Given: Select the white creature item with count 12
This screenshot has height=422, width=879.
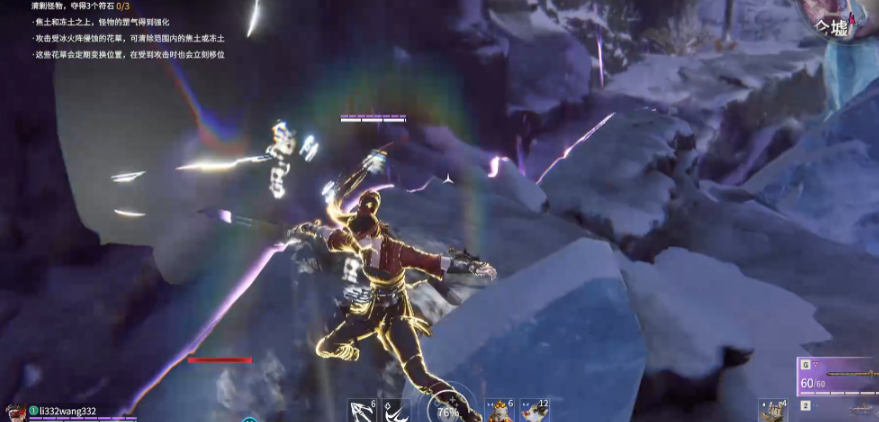Looking at the screenshot, I should click(x=530, y=410).
